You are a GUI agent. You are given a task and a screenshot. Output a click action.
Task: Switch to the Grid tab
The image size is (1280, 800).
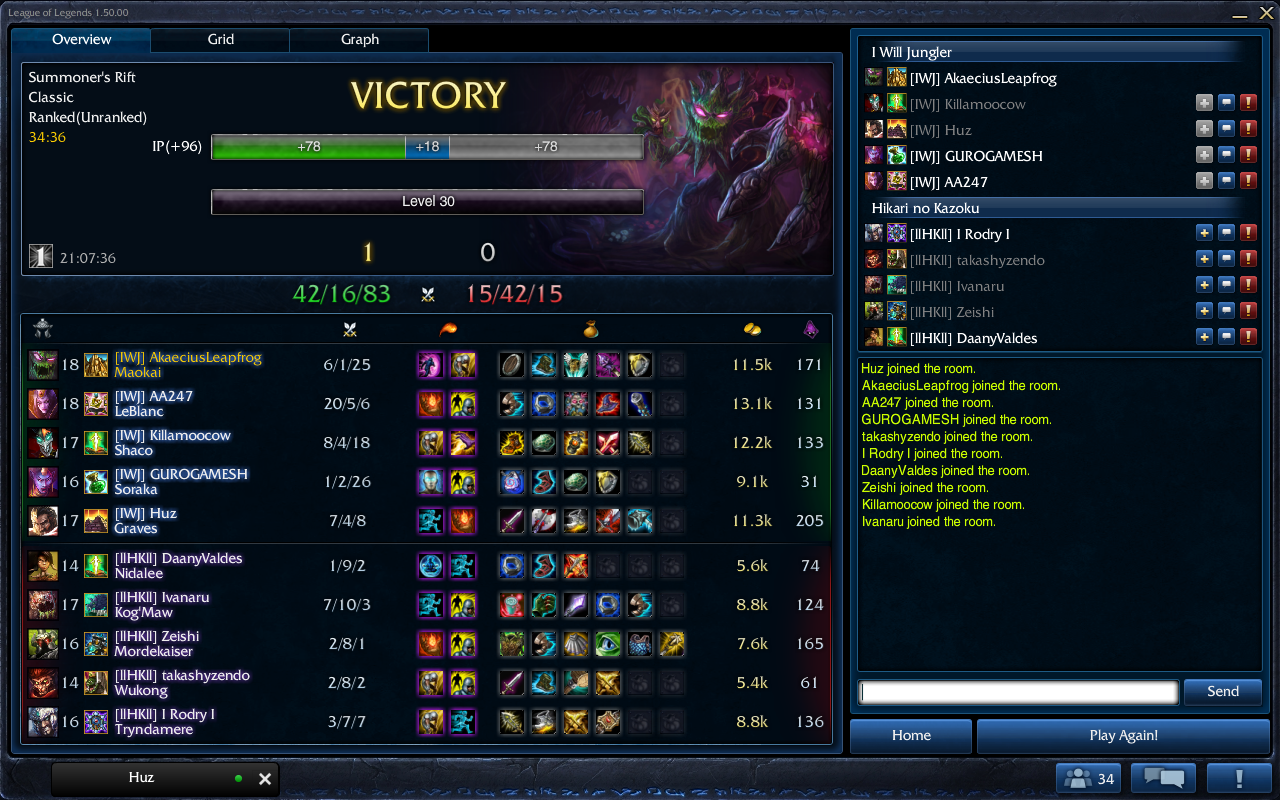click(219, 39)
